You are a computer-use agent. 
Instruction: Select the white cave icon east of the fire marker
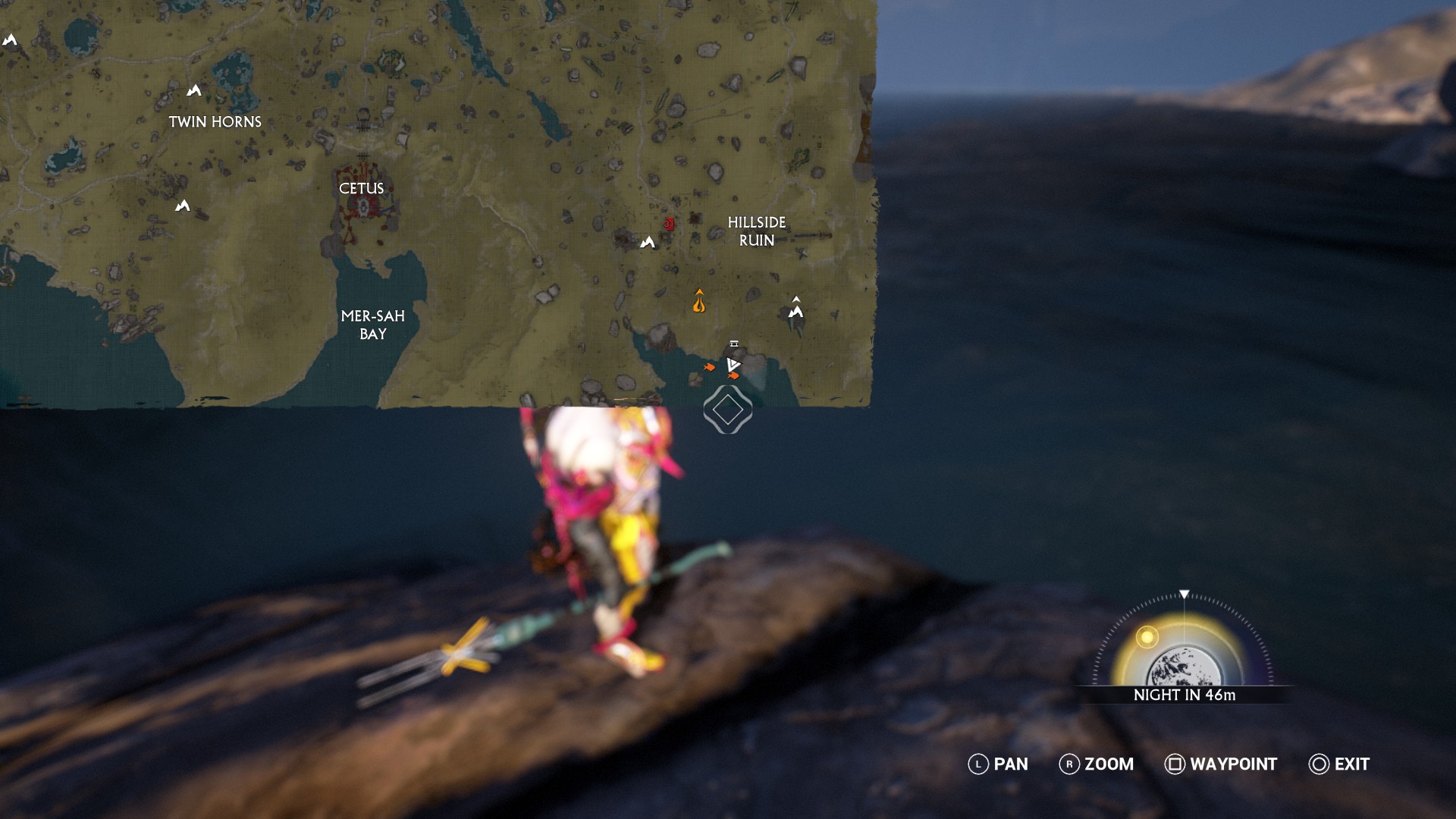click(796, 306)
